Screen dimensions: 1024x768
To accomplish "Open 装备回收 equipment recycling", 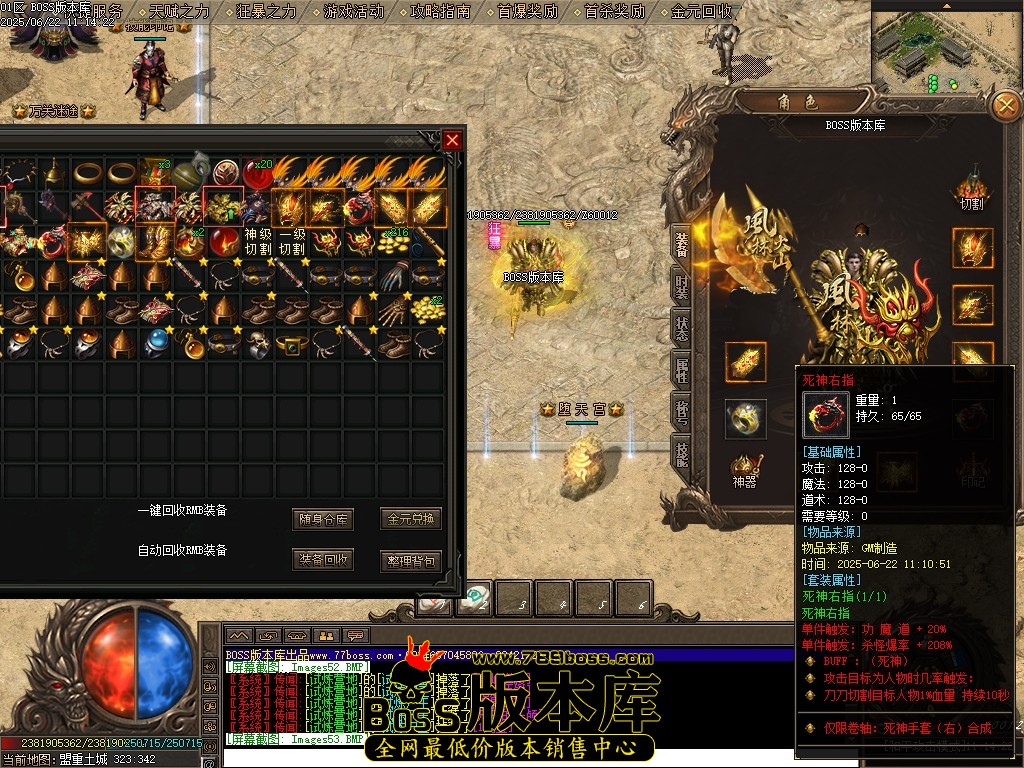I will point(324,560).
